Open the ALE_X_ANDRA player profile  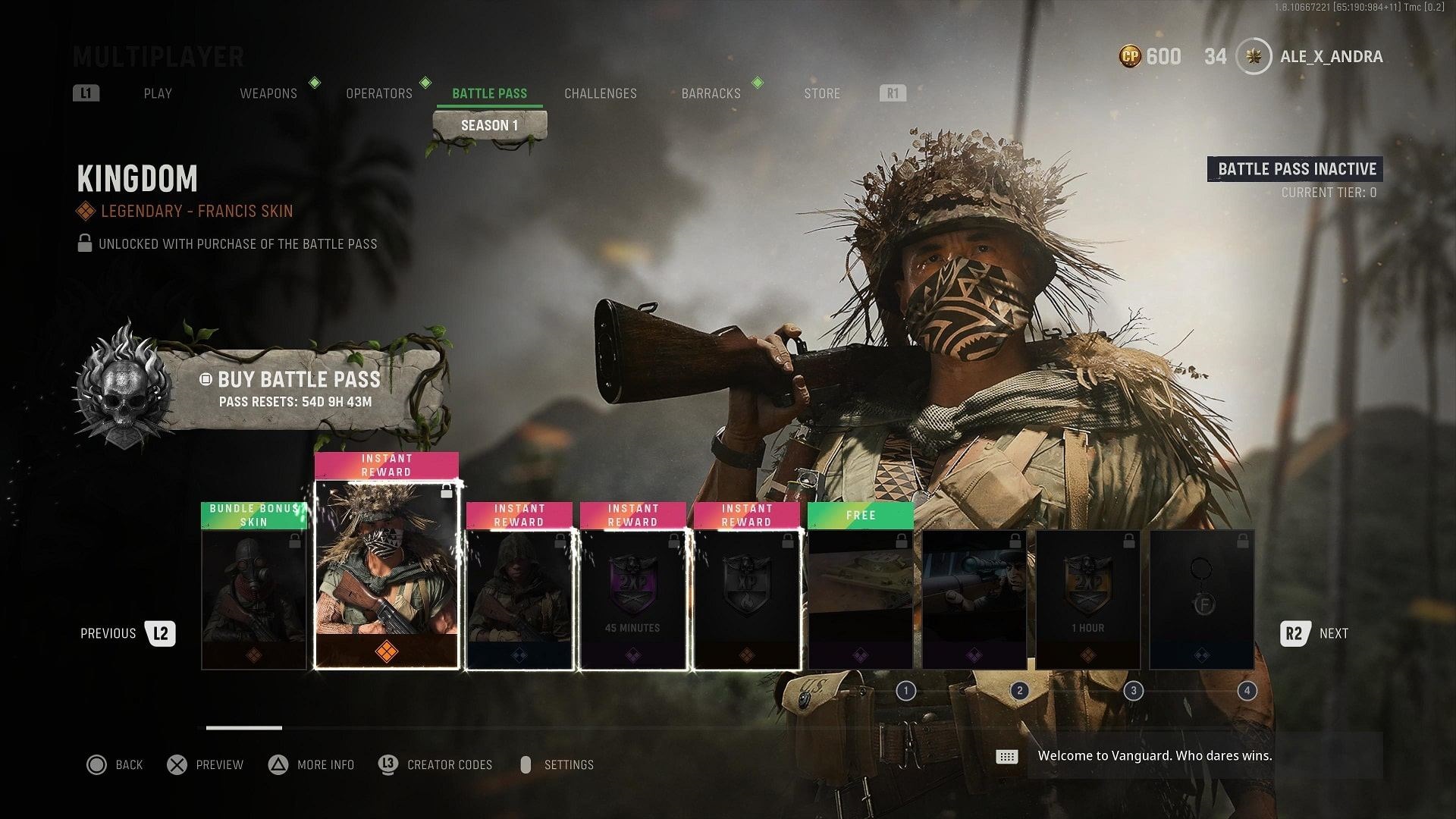tap(1330, 57)
